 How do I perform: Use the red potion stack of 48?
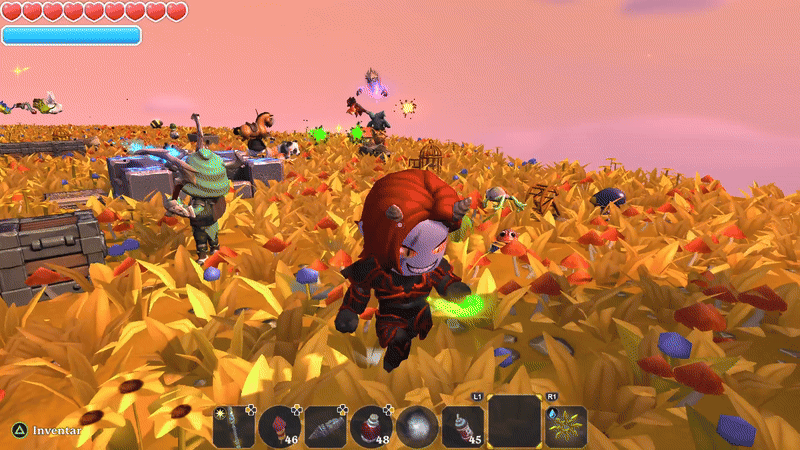click(x=372, y=426)
